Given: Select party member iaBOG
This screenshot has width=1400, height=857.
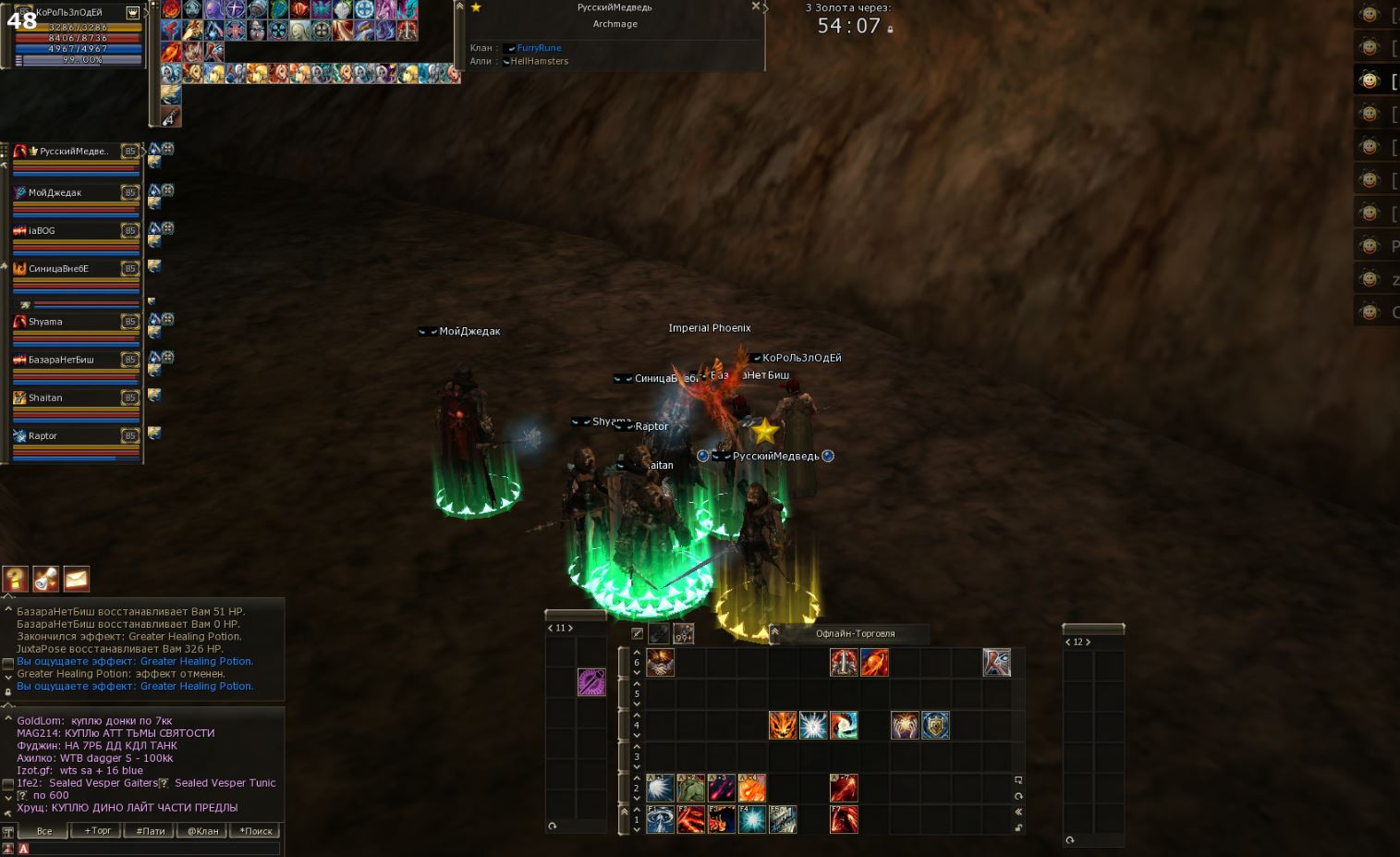Looking at the screenshot, I should point(43,230).
